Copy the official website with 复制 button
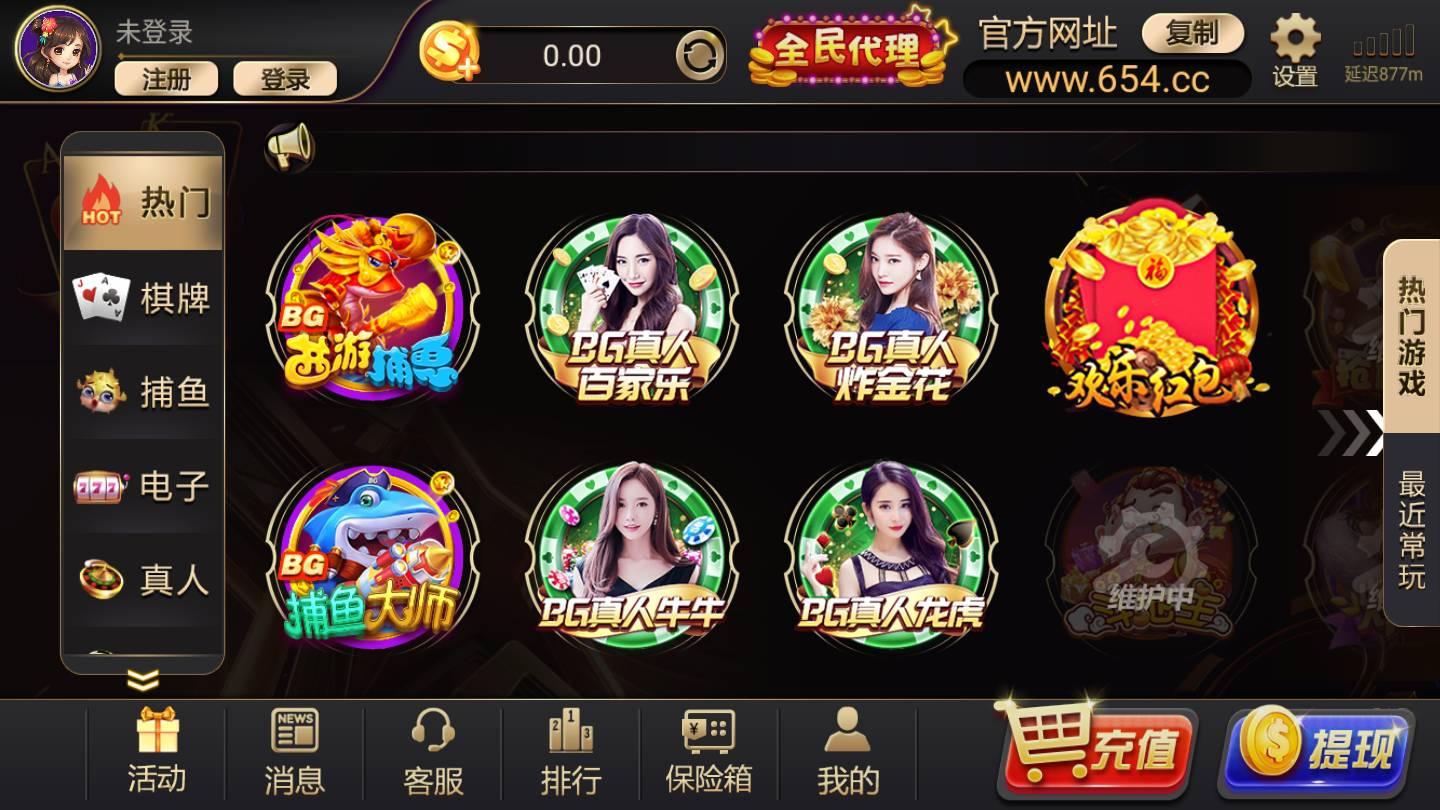The height and width of the screenshot is (810, 1440). point(1193,34)
